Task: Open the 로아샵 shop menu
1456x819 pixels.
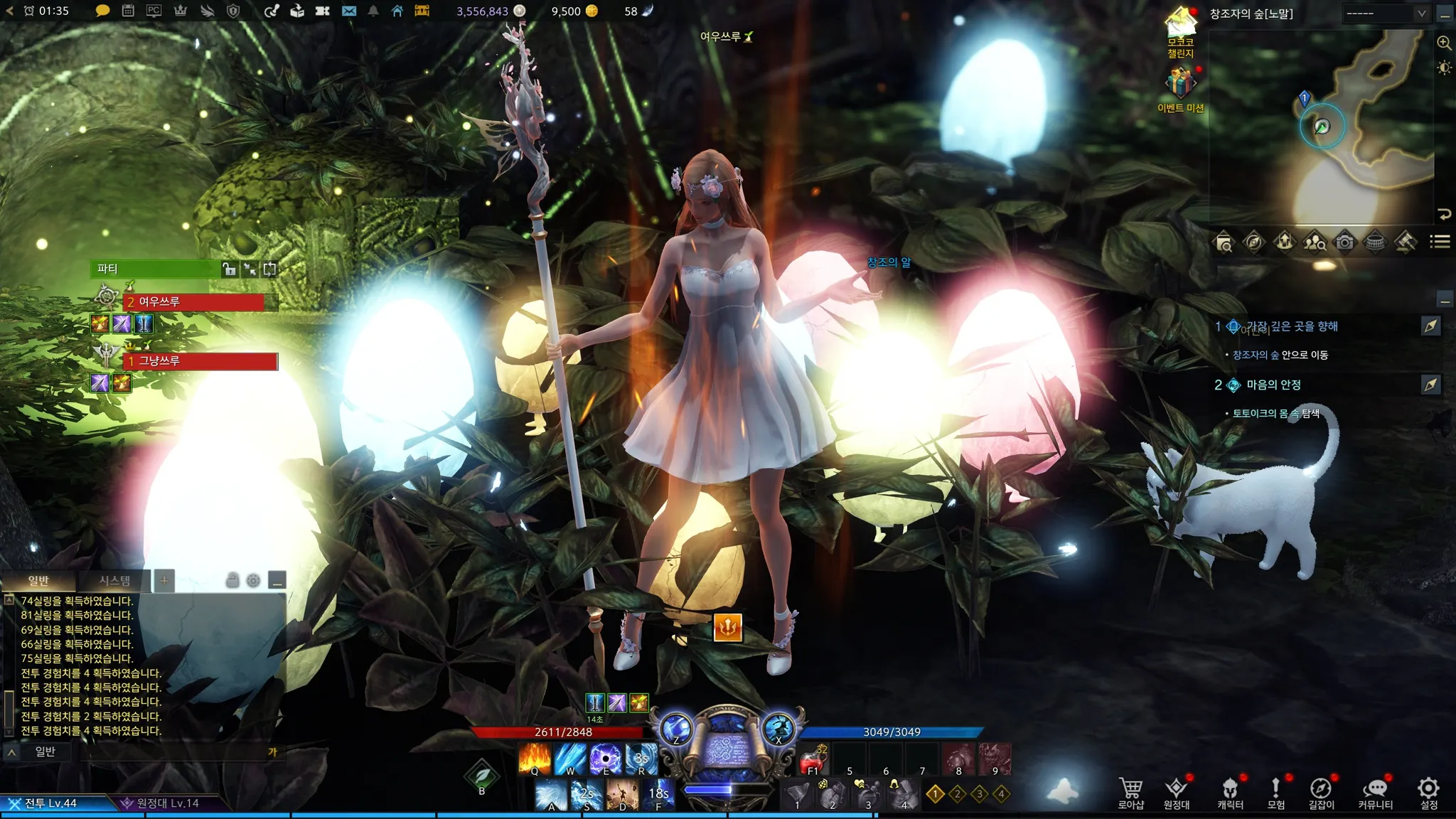Action: tap(1130, 793)
